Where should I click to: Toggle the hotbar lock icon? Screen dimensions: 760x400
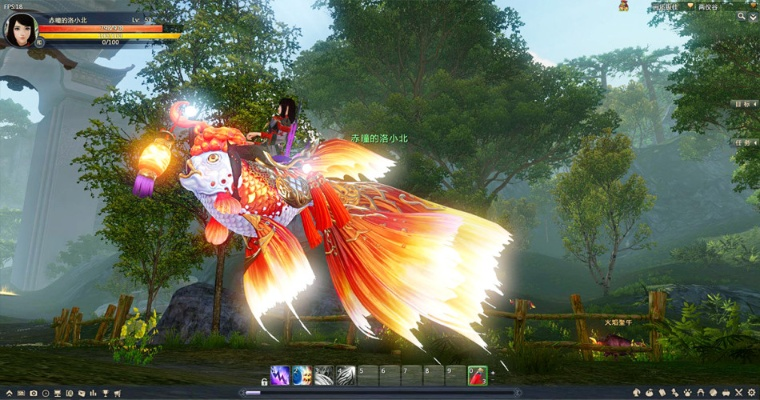[x=264, y=381]
